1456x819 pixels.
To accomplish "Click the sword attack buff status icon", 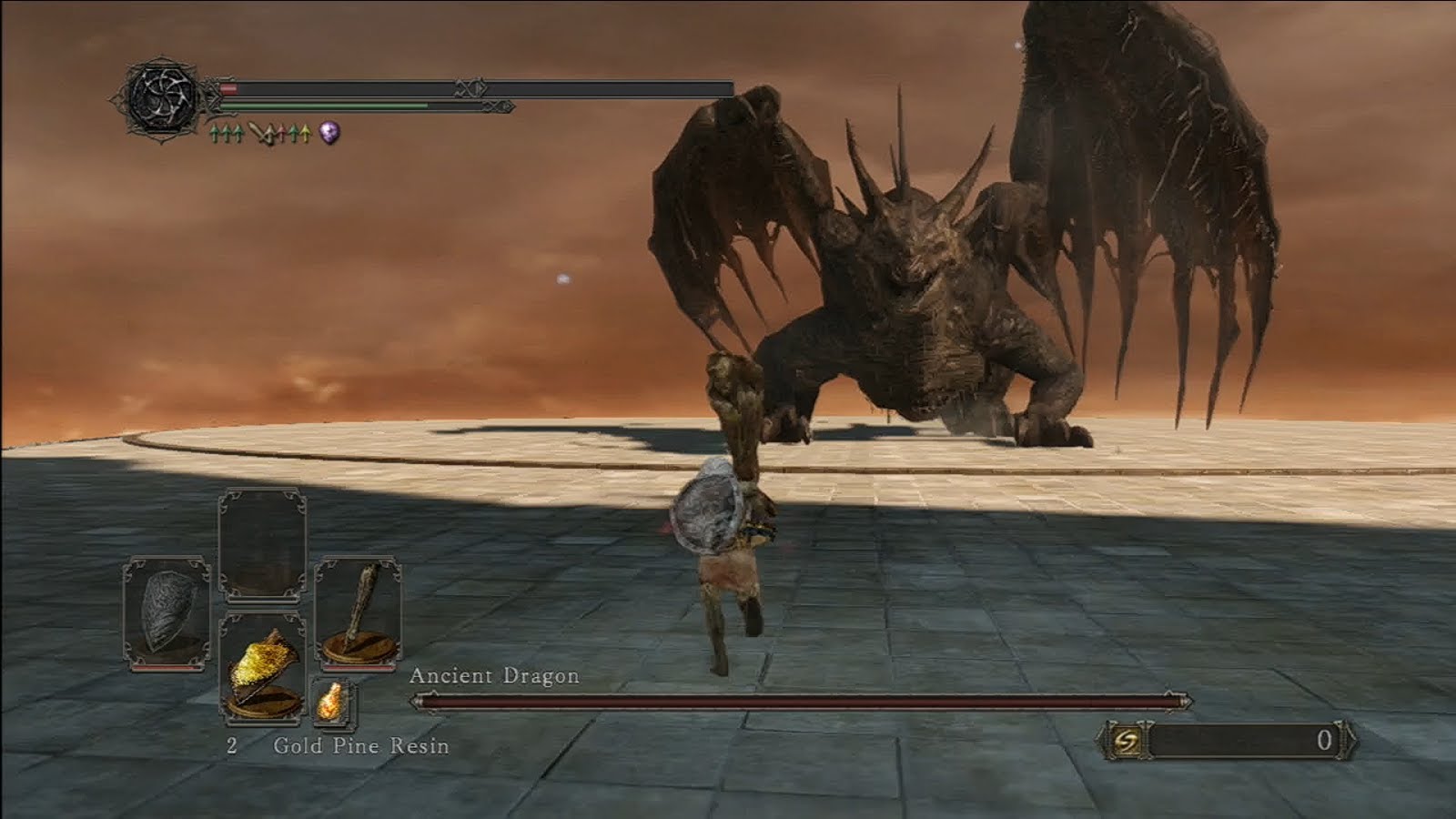I will coord(265,135).
